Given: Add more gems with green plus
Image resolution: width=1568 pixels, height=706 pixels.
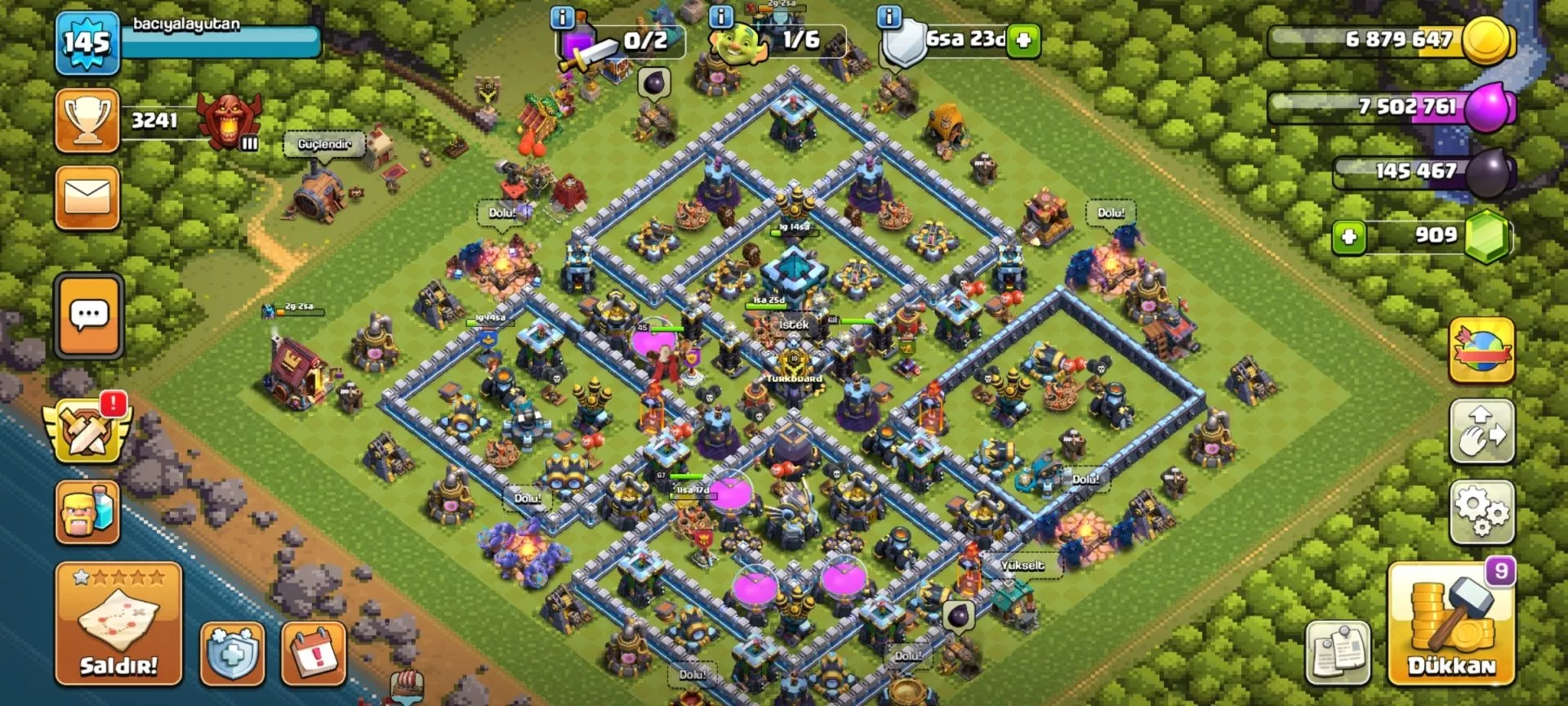Looking at the screenshot, I should click(x=1349, y=238).
